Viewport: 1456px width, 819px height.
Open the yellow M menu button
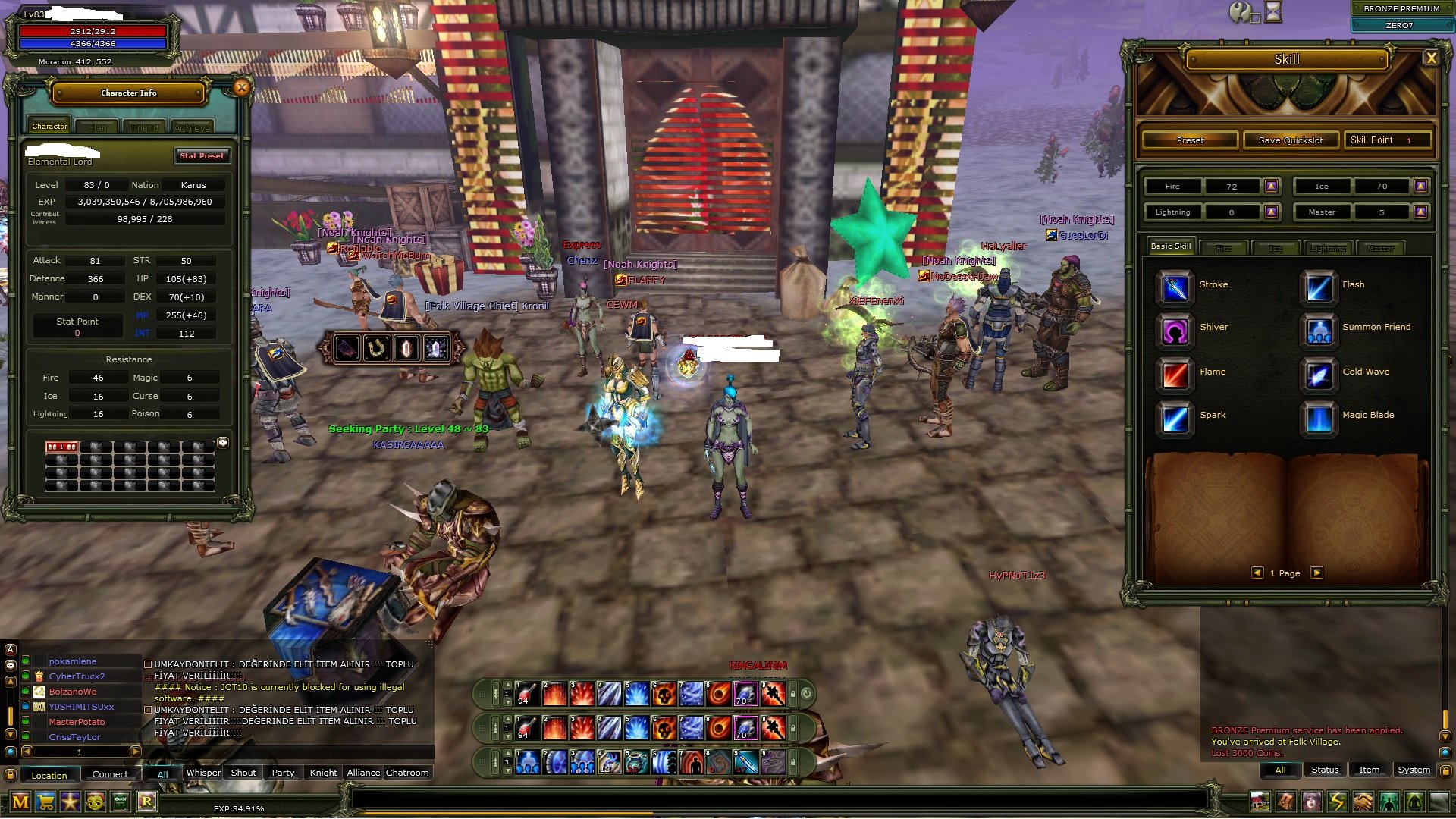tap(20, 802)
